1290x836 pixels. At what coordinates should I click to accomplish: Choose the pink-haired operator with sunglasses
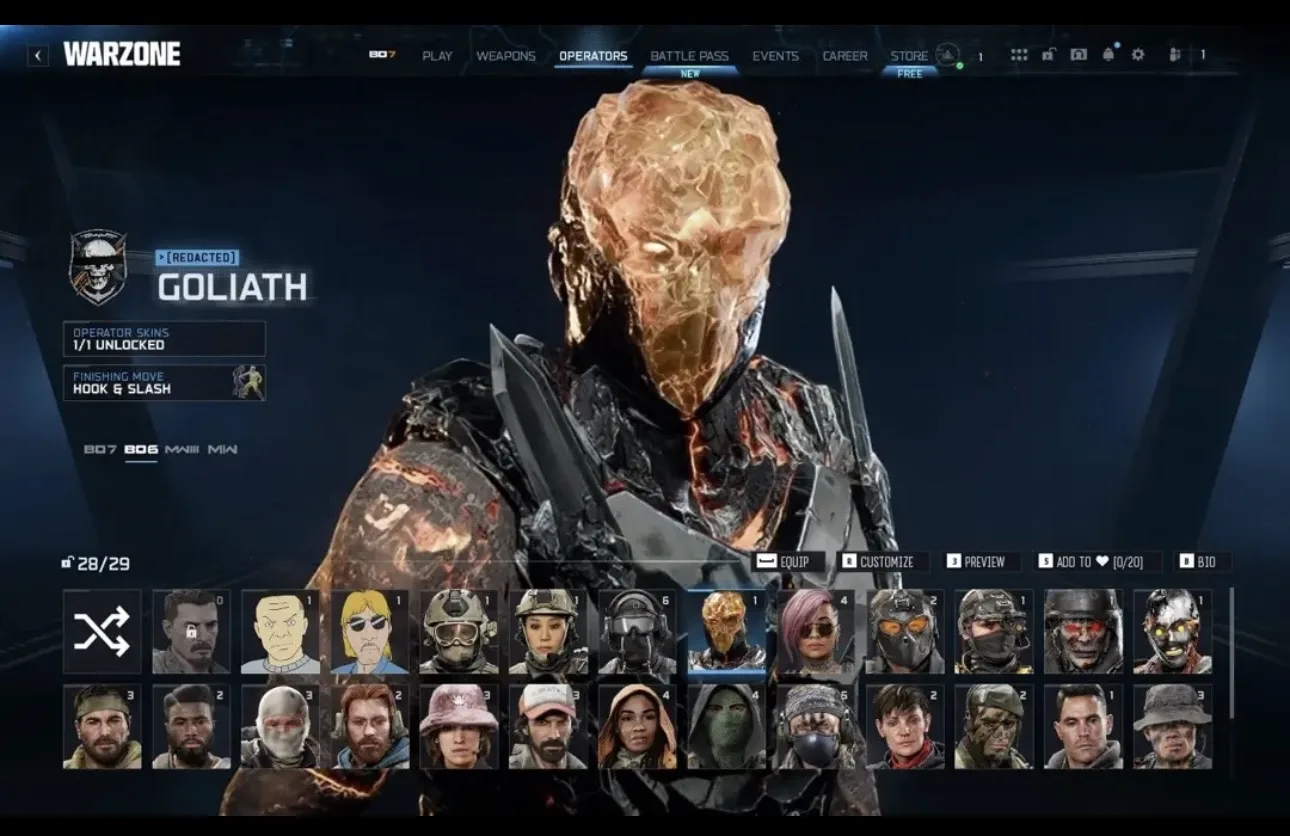click(x=815, y=631)
